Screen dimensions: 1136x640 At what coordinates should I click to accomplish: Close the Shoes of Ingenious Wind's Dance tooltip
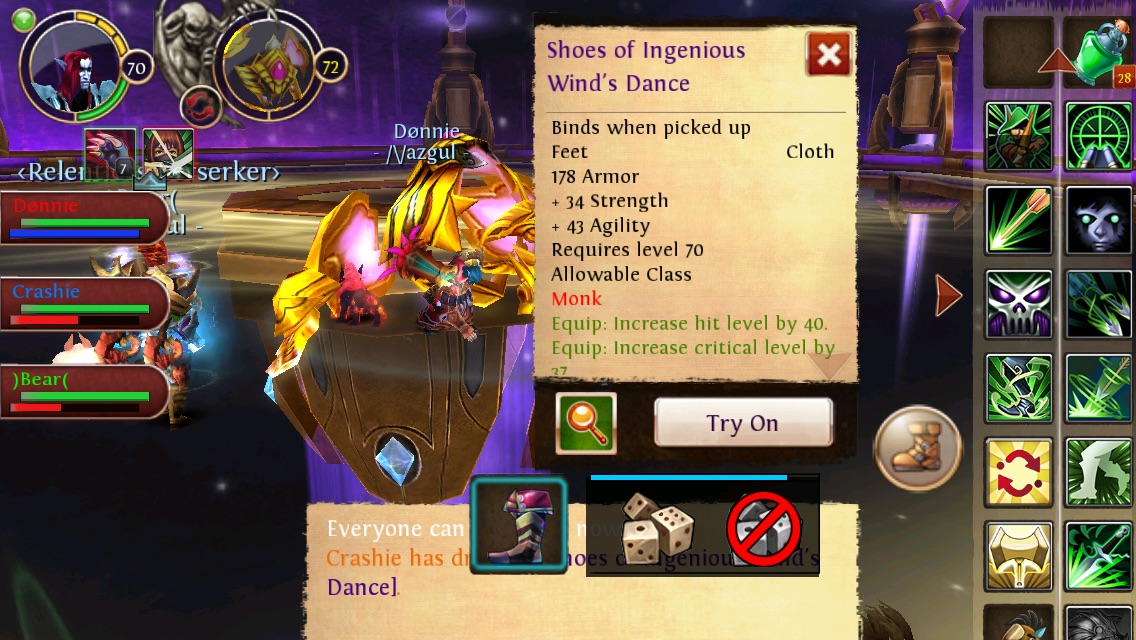[x=828, y=55]
